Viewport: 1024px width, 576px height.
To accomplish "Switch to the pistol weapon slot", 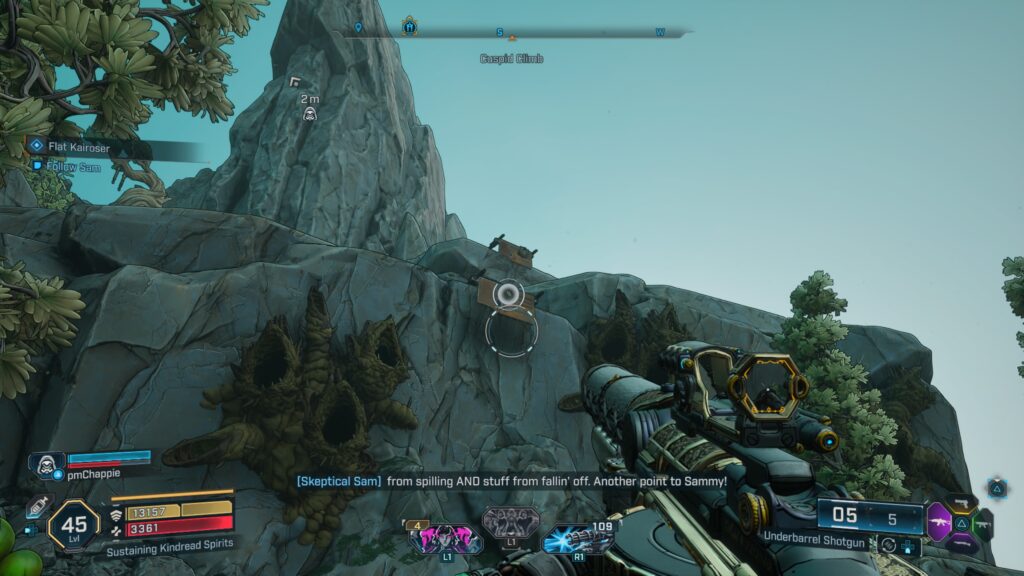I will pos(962,503).
